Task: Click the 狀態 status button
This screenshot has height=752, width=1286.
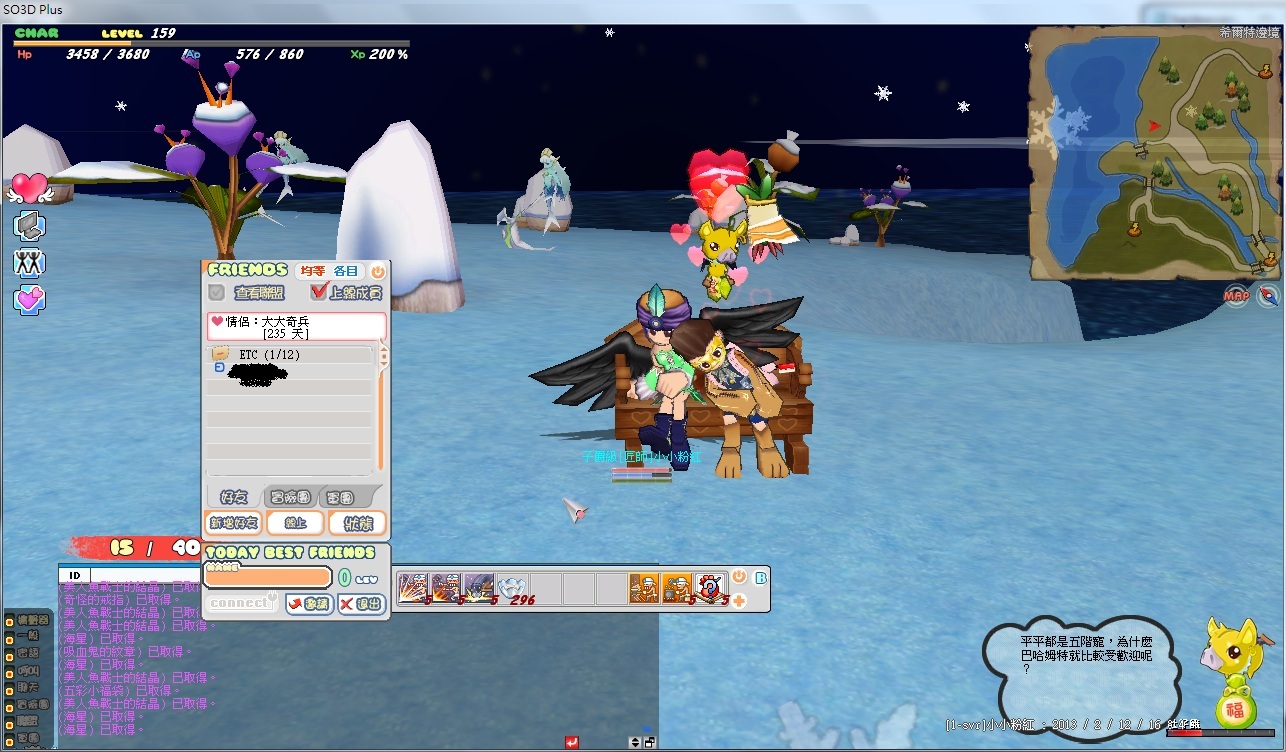Action: pos(357,523)
